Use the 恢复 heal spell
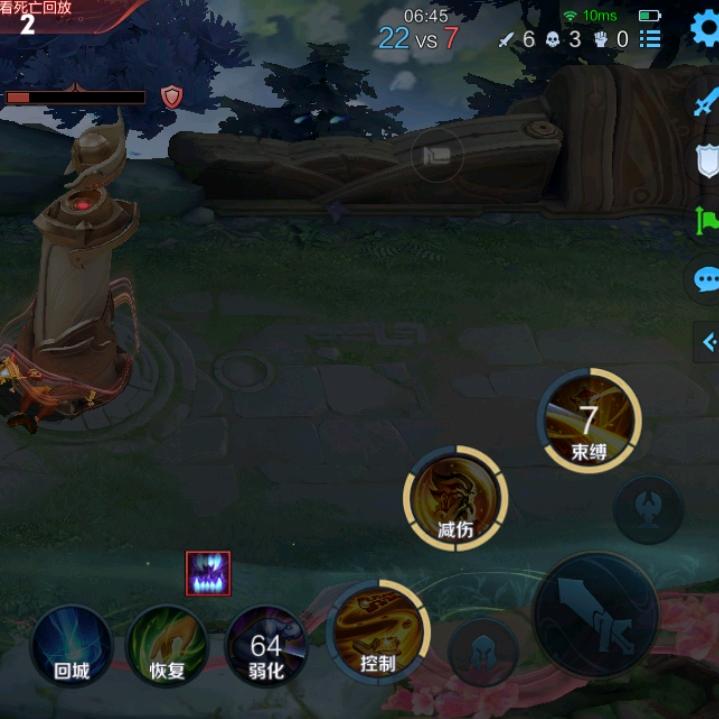The image size is (719, 719). [x=167, y=645]
